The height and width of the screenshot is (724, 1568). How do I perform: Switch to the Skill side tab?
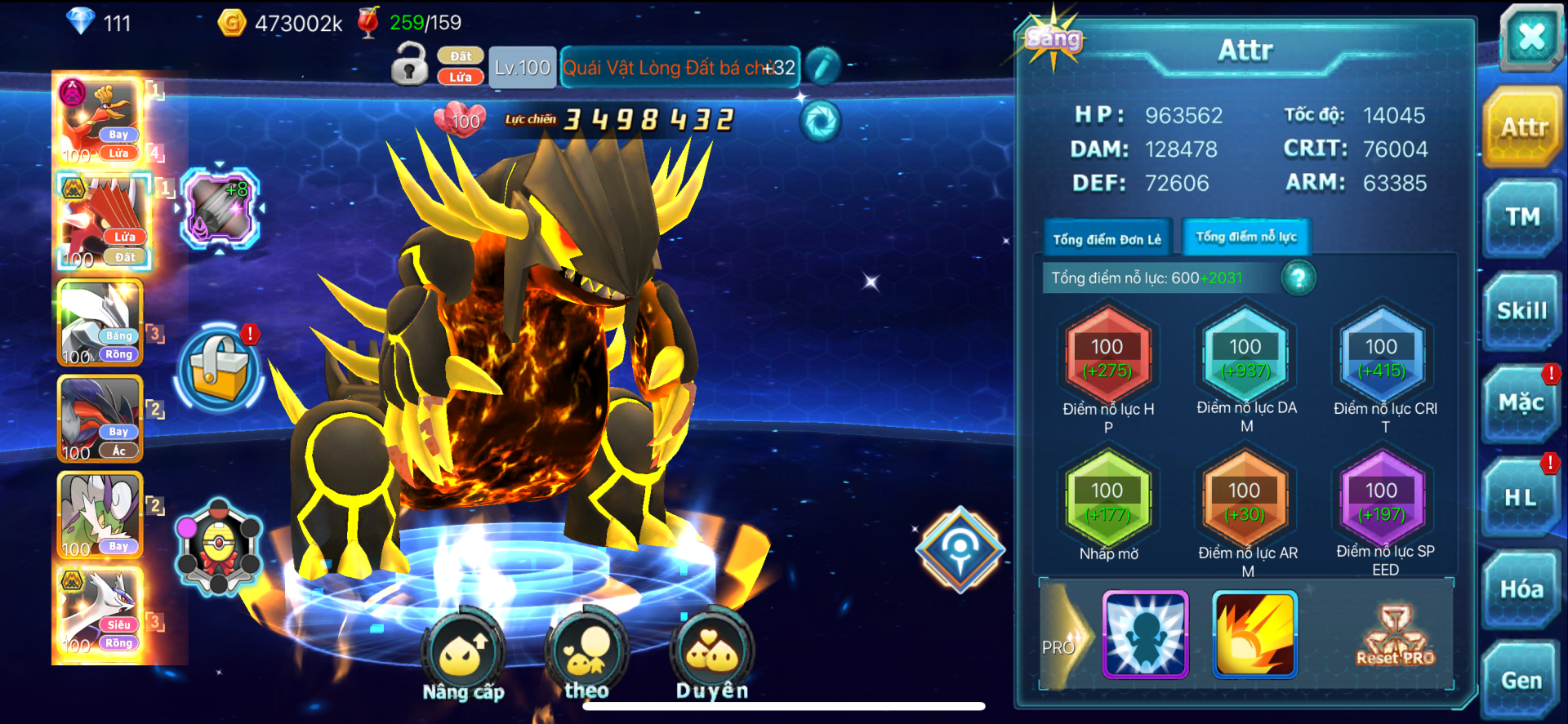point(1522,311)
